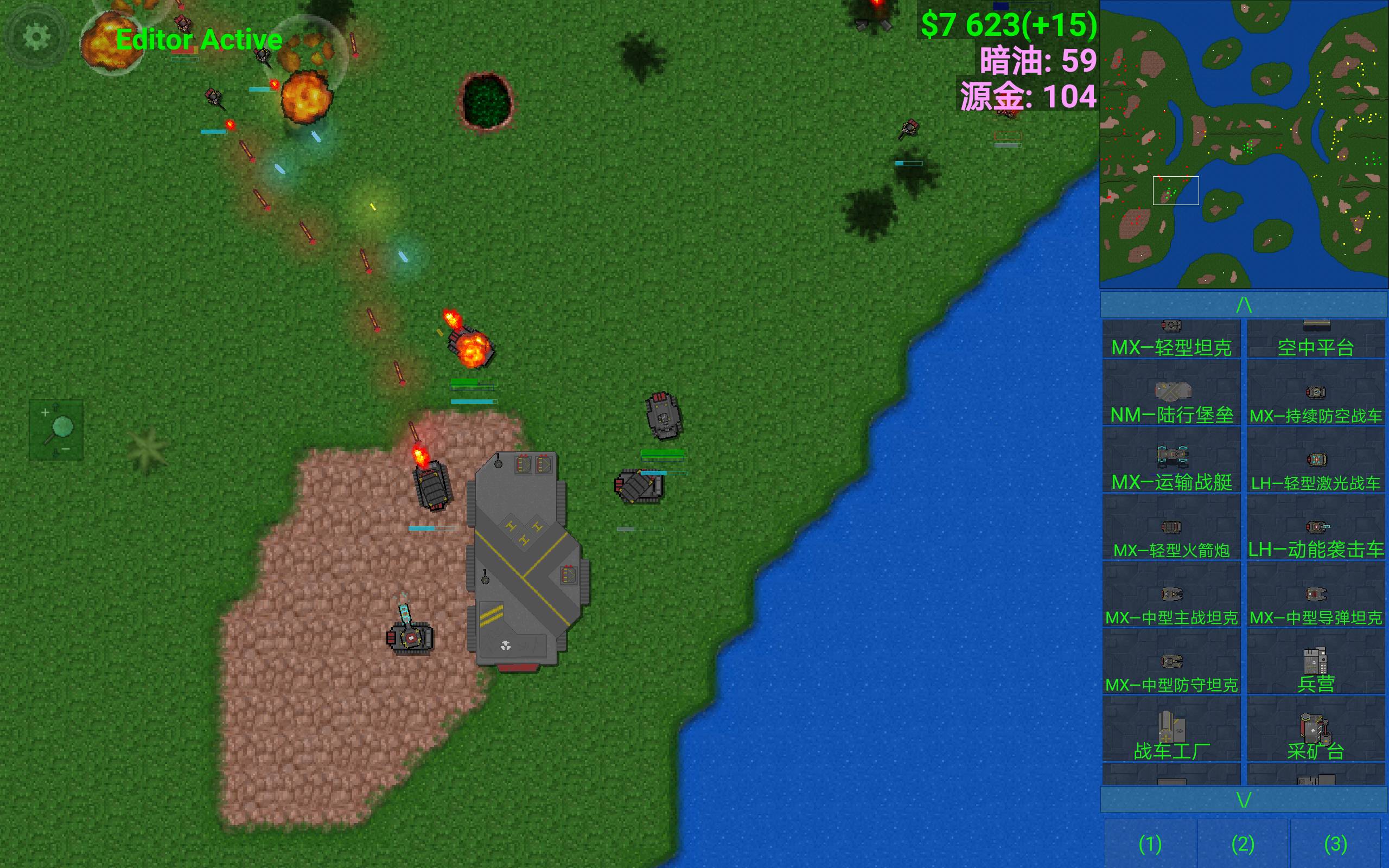
Task: Click the minimap overview
Action: pos(1243,144)
